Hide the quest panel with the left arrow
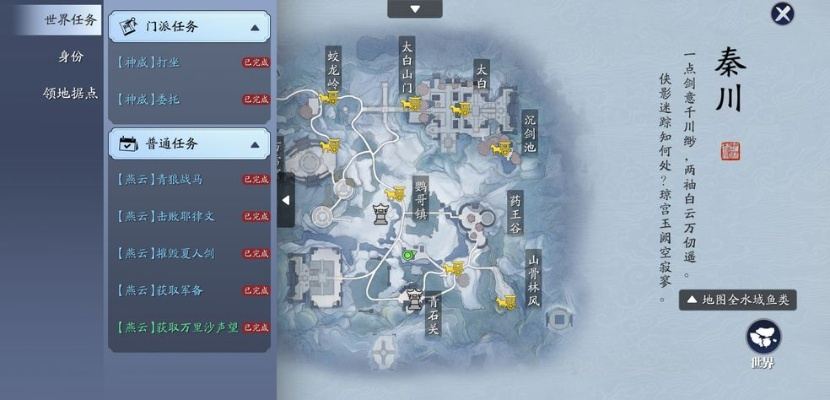 [285, 199]
